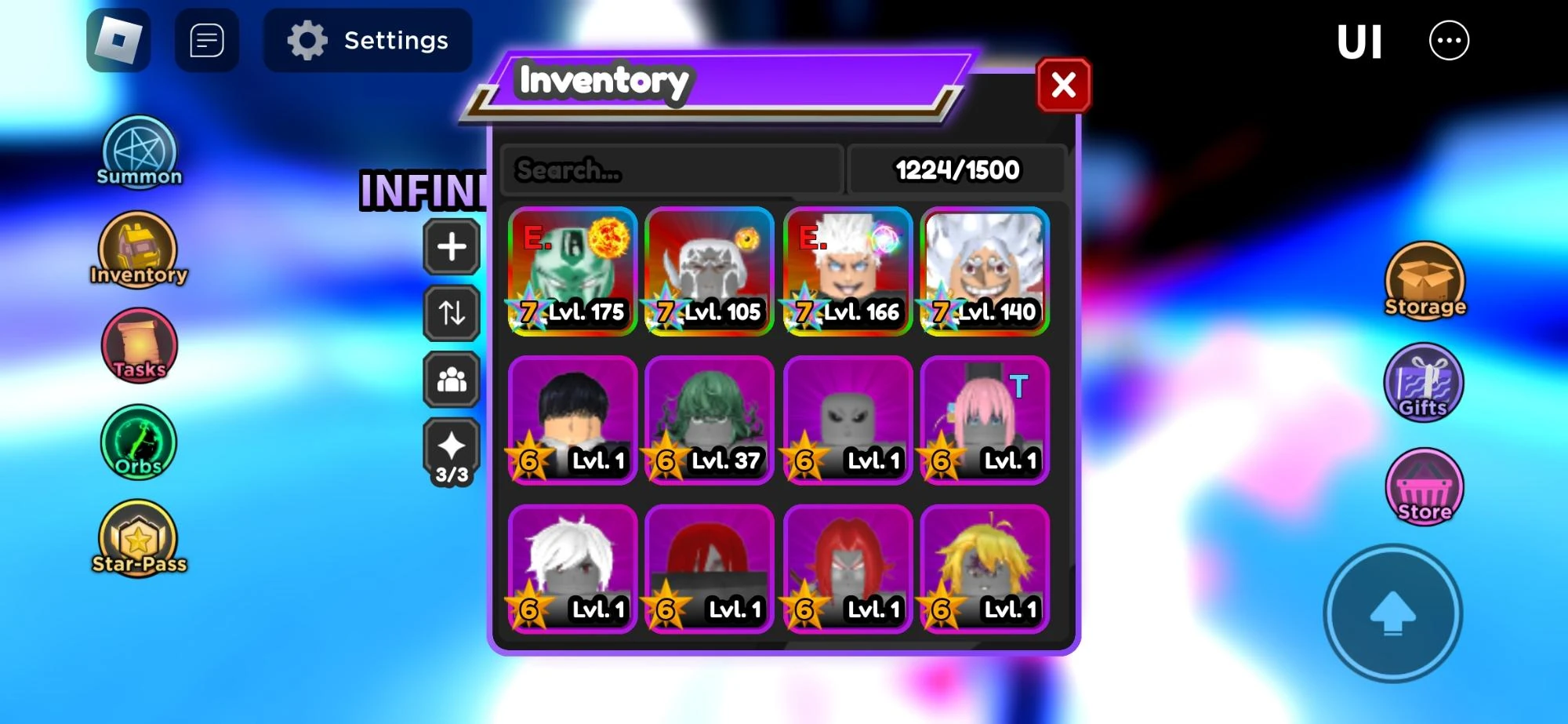Open the Summon menu

(138, 151)
